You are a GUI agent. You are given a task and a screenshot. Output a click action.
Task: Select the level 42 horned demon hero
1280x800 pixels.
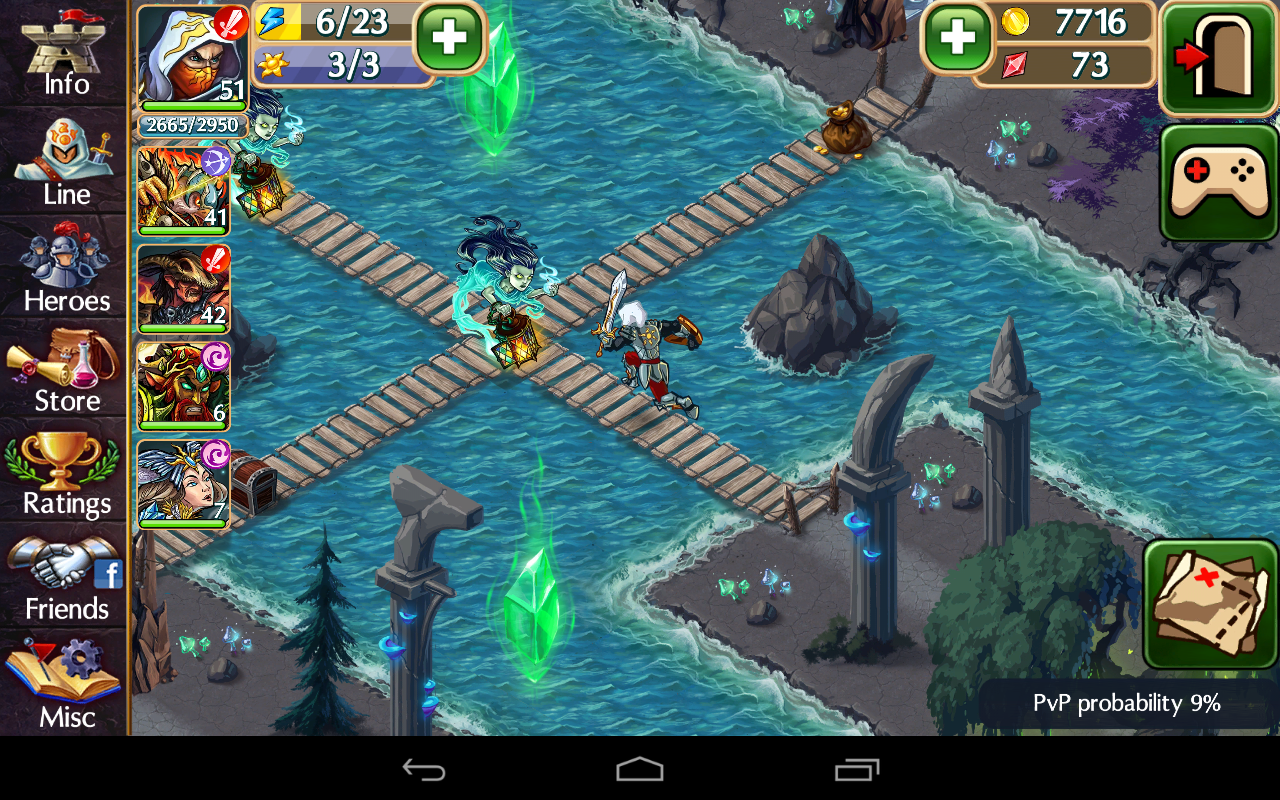tap(182, 290)
